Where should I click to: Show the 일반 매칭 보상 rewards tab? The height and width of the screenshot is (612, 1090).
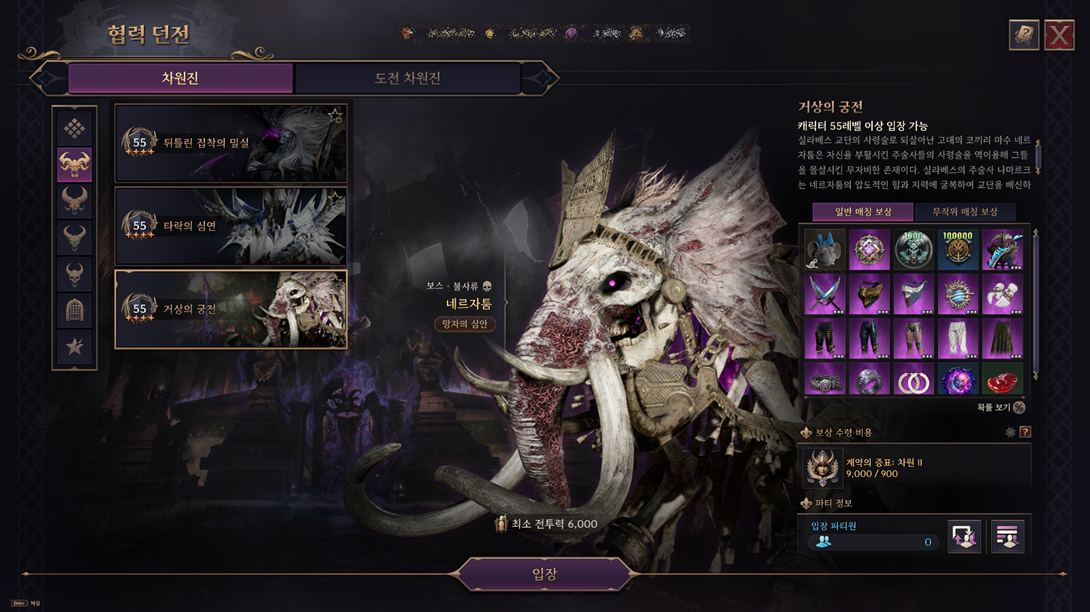click(862, 212)
